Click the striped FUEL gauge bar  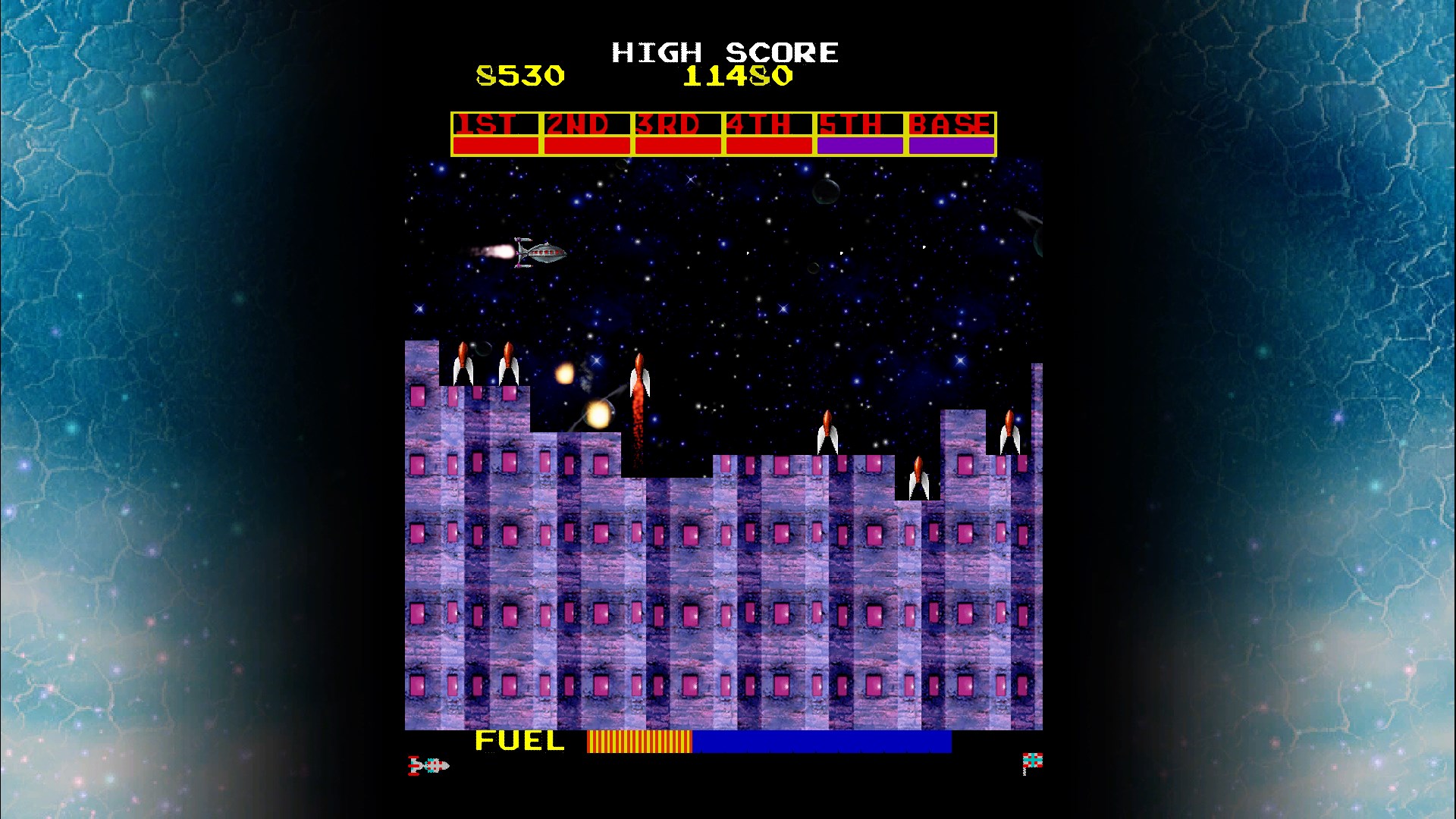pos(639,740)
